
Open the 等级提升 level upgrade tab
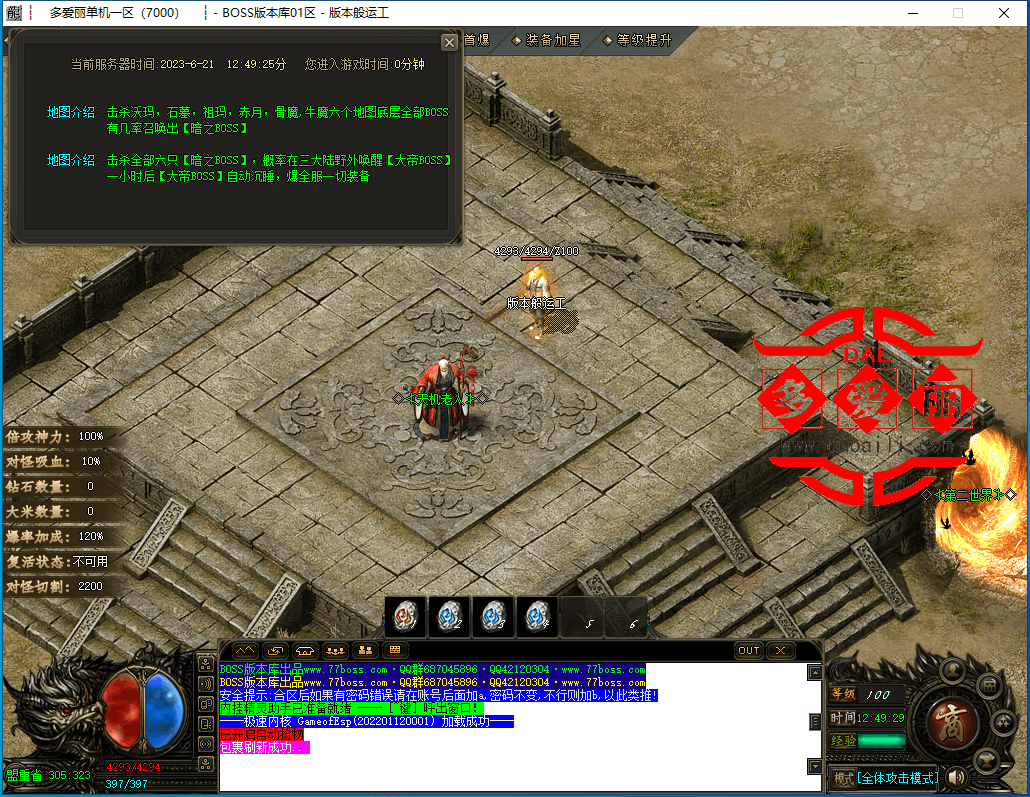point(637,40)
